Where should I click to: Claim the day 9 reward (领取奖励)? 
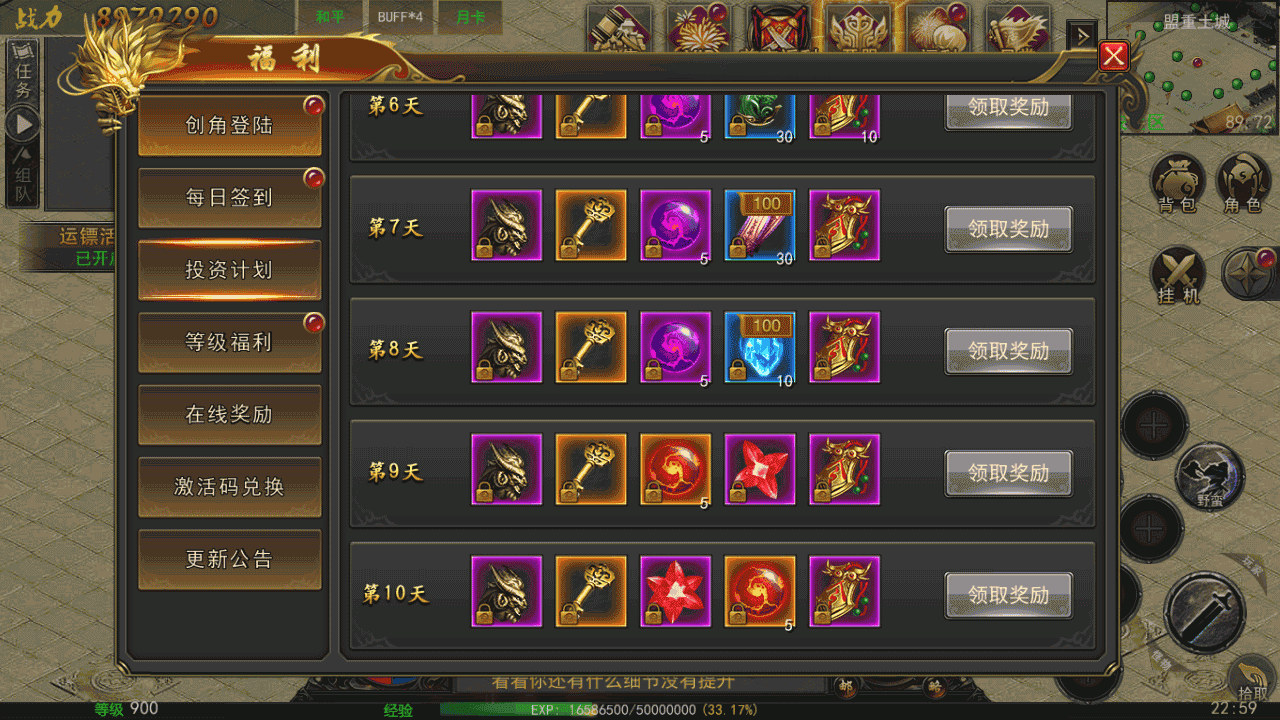click(1008, 473)
